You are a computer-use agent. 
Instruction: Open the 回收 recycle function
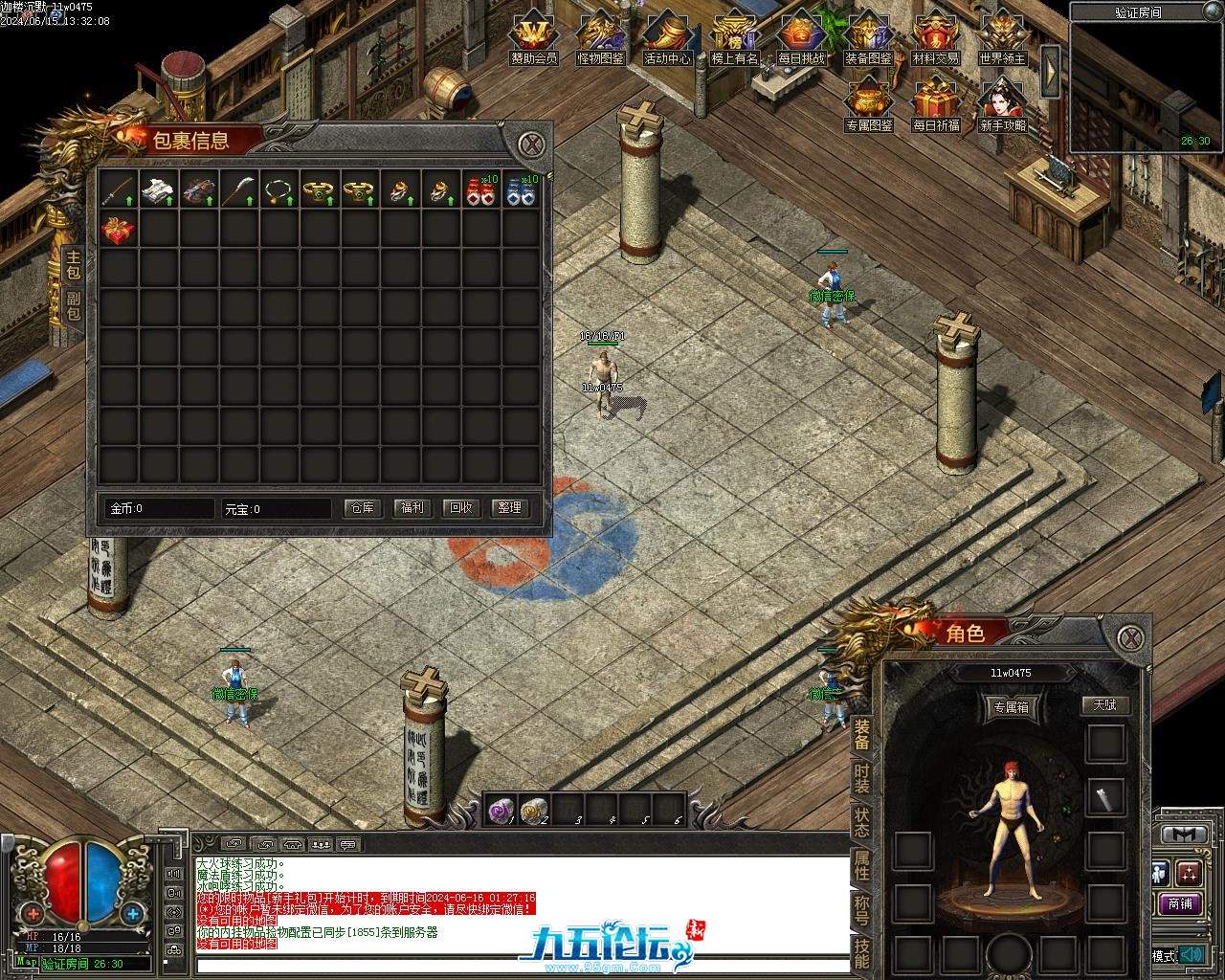coord(461,508)
